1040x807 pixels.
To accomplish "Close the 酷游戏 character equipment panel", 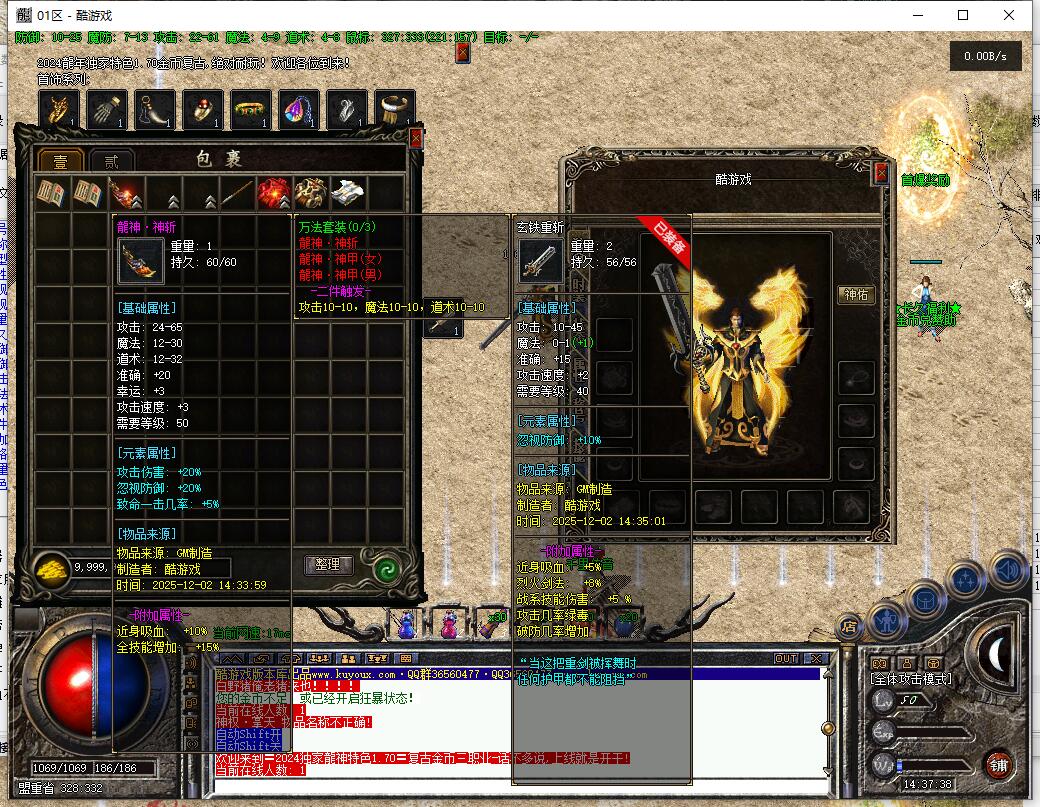I will coord(881,173).
